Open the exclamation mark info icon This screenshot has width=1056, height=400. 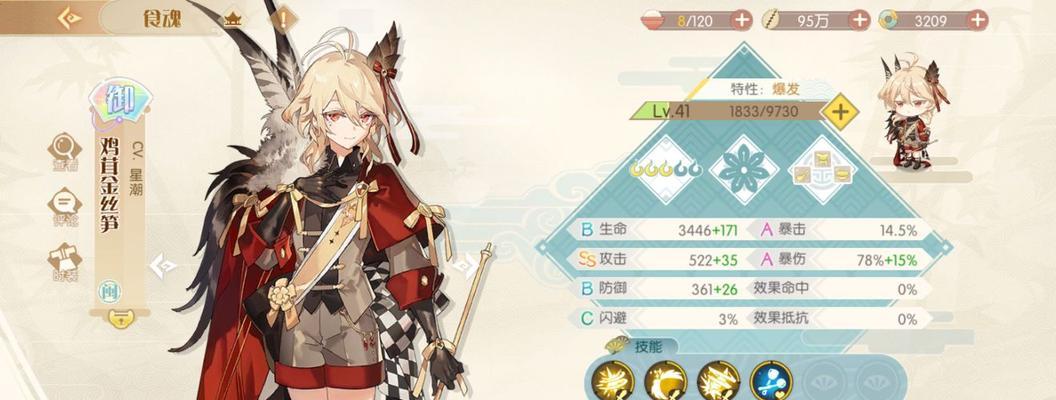tap(284, 19)
